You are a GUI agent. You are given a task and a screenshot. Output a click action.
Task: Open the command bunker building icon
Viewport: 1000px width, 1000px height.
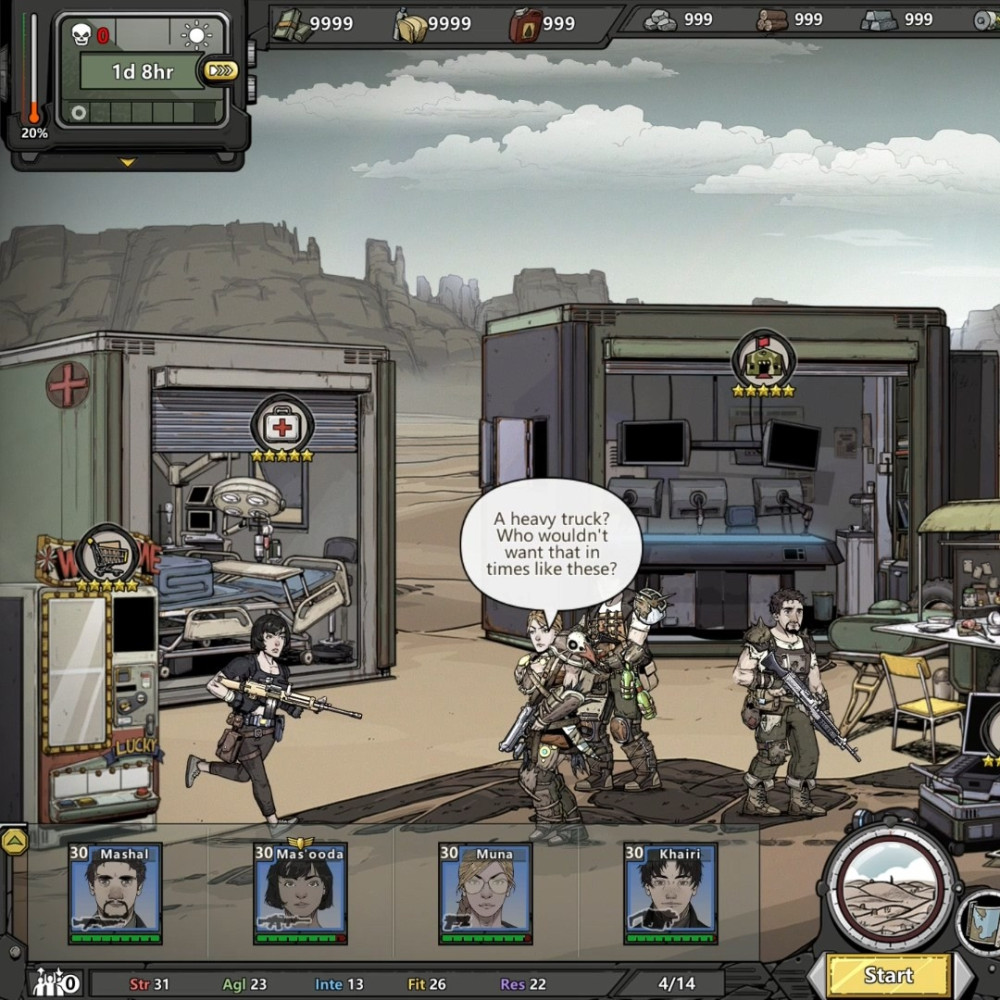coord(763,360)
